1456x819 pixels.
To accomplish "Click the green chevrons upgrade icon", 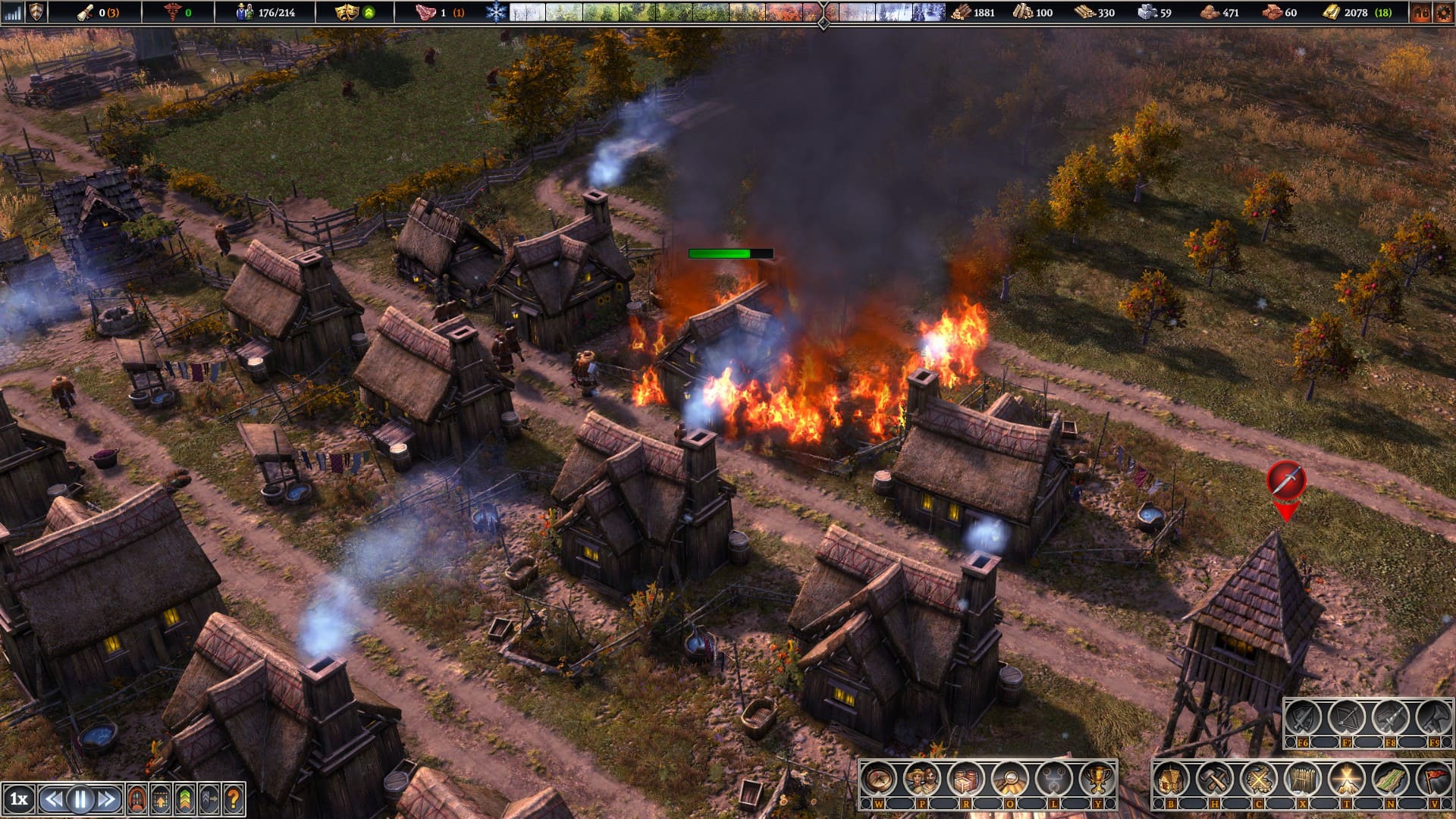I will (185, 799).
